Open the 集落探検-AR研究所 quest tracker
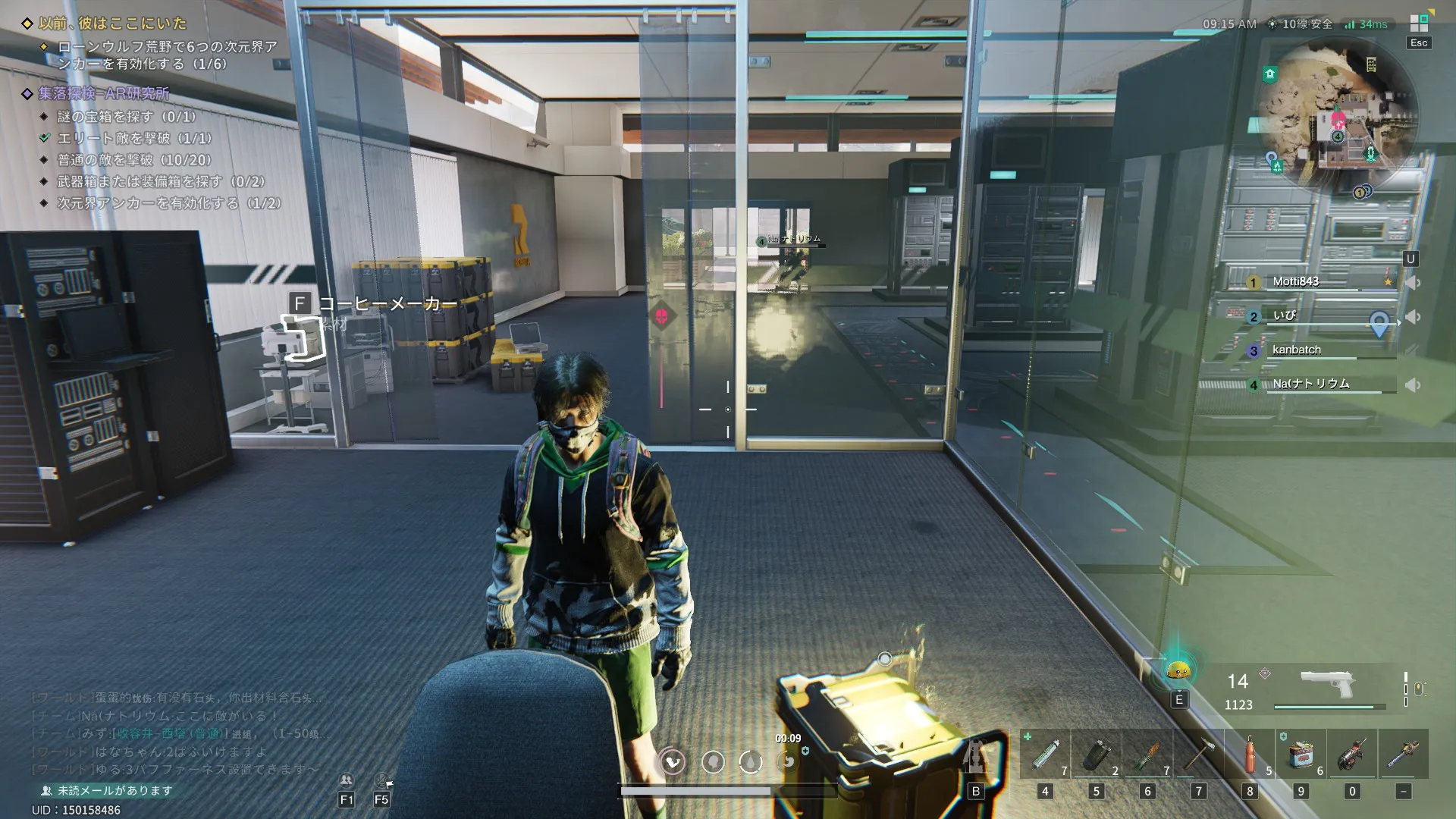This screenshot has height=819, width=1456. (104, 93)
